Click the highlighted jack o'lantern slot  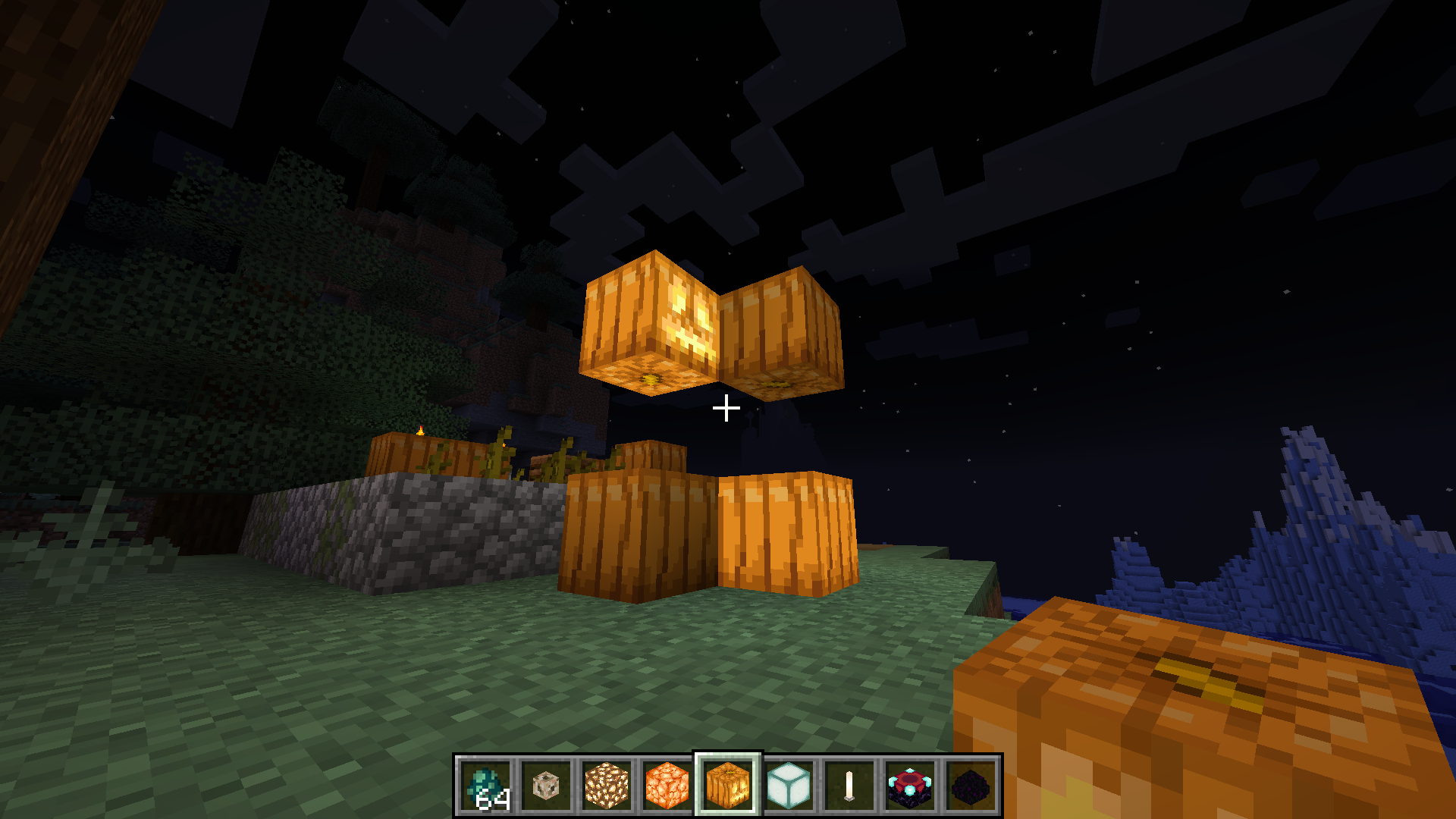(728, 786)
